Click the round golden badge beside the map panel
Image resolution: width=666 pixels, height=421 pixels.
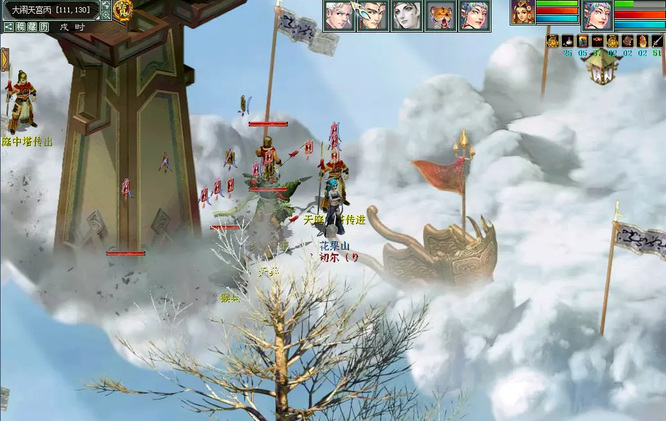click(123, 11)
